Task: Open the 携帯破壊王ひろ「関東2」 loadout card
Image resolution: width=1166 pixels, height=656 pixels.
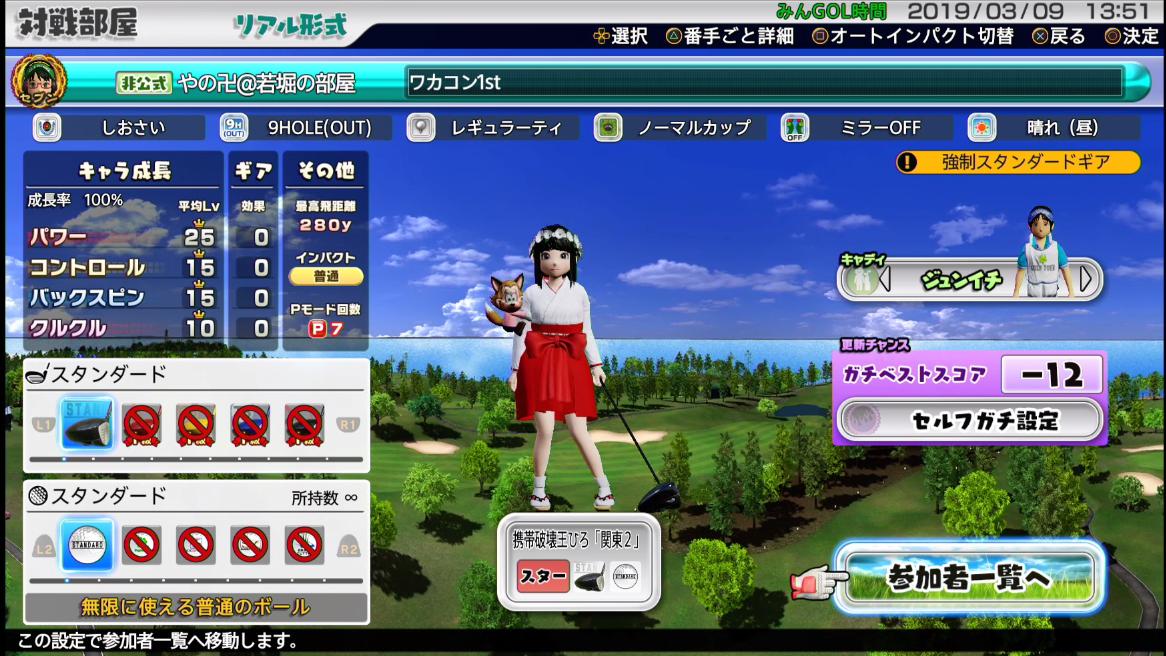Action: point(579,562)
